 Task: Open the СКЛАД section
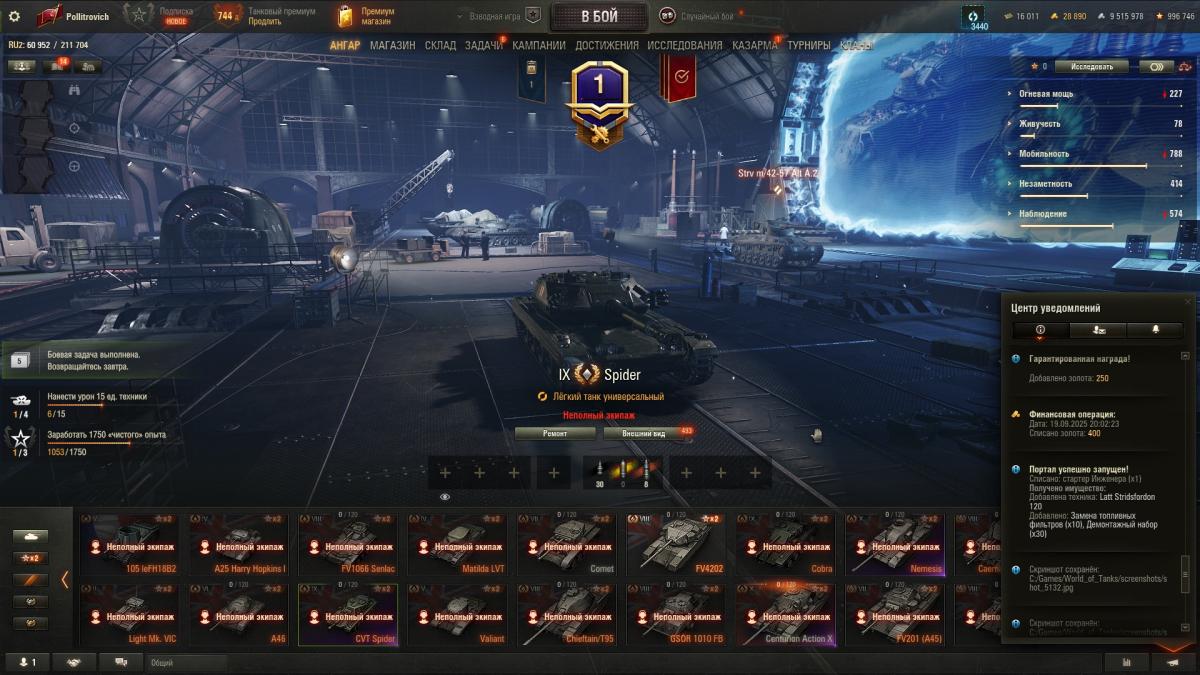[x=440, y=45]
